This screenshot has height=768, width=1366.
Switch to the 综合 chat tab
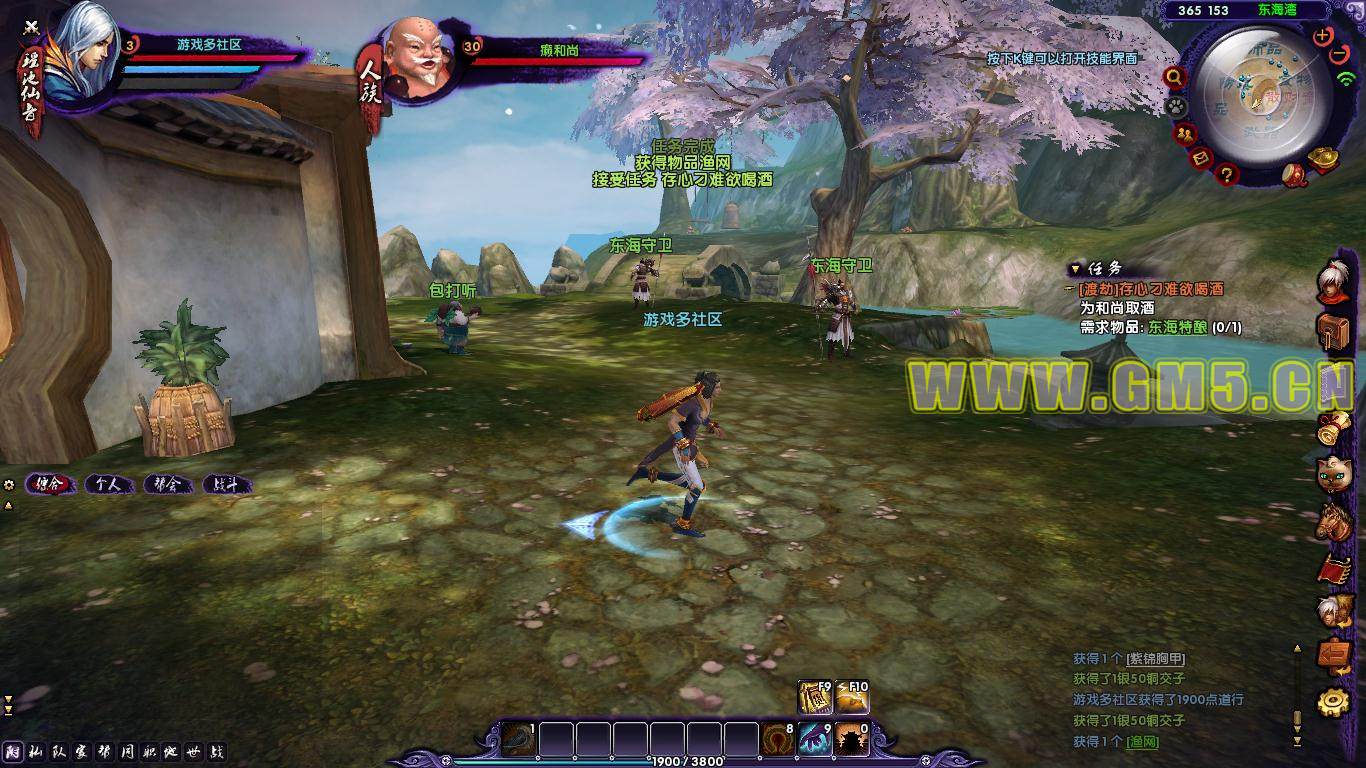tap(50, 484)
